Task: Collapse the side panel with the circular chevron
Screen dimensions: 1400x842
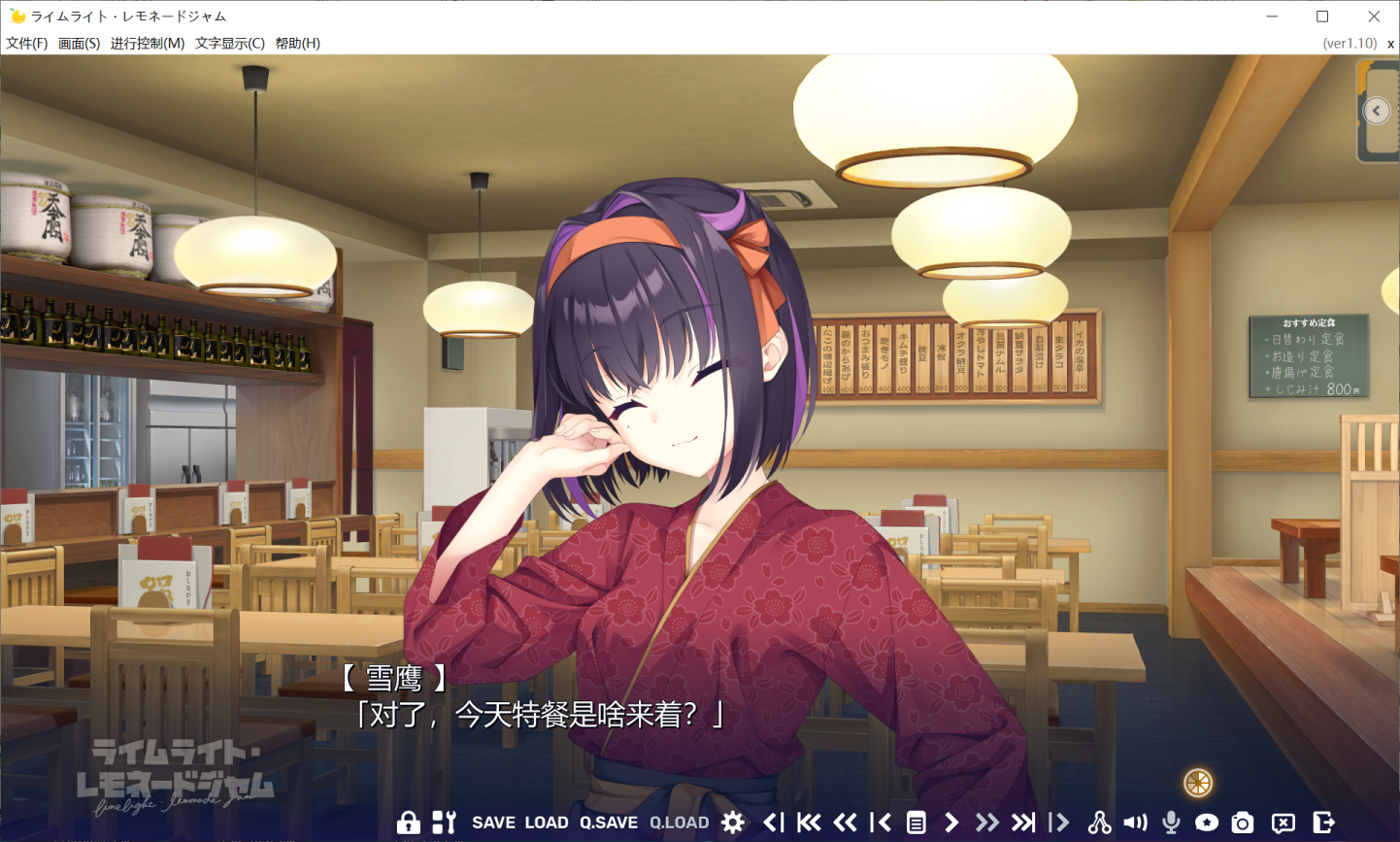Action: tap(1376, 110)
